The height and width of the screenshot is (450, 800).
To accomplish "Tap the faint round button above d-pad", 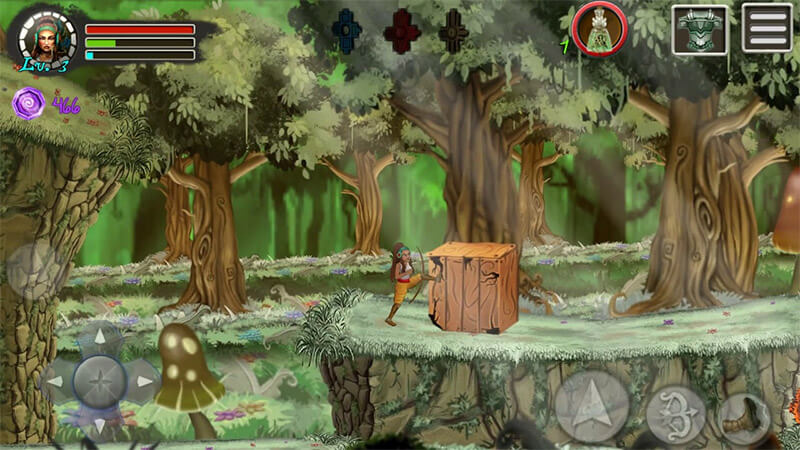I will (x=33, y=270).
